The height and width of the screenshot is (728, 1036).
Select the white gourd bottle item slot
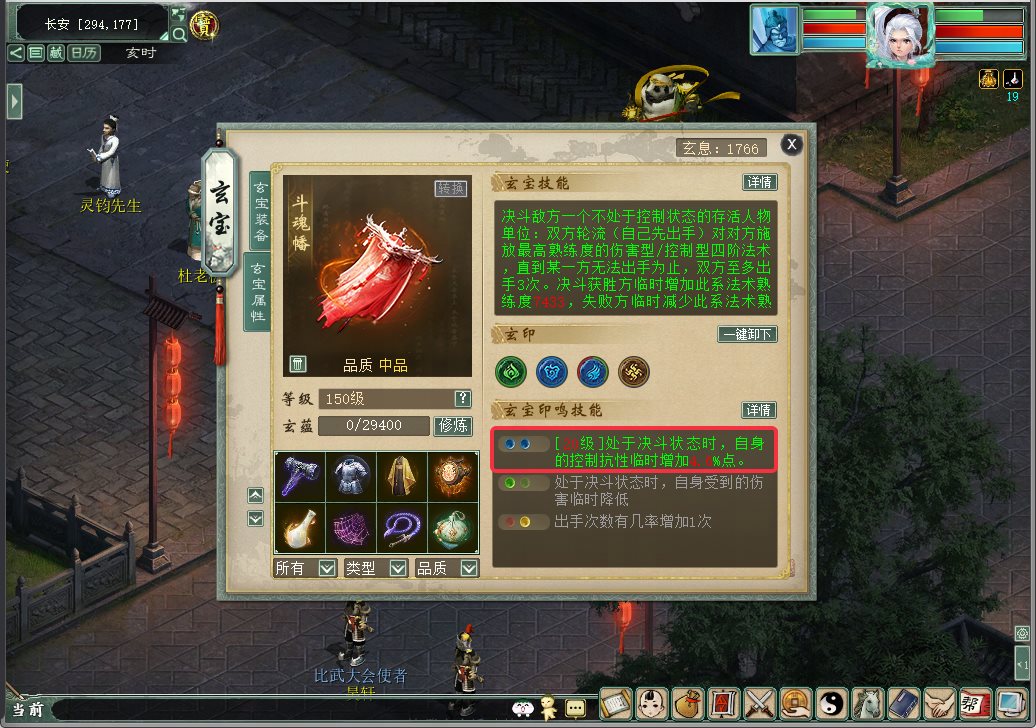[x=299, y=527]
